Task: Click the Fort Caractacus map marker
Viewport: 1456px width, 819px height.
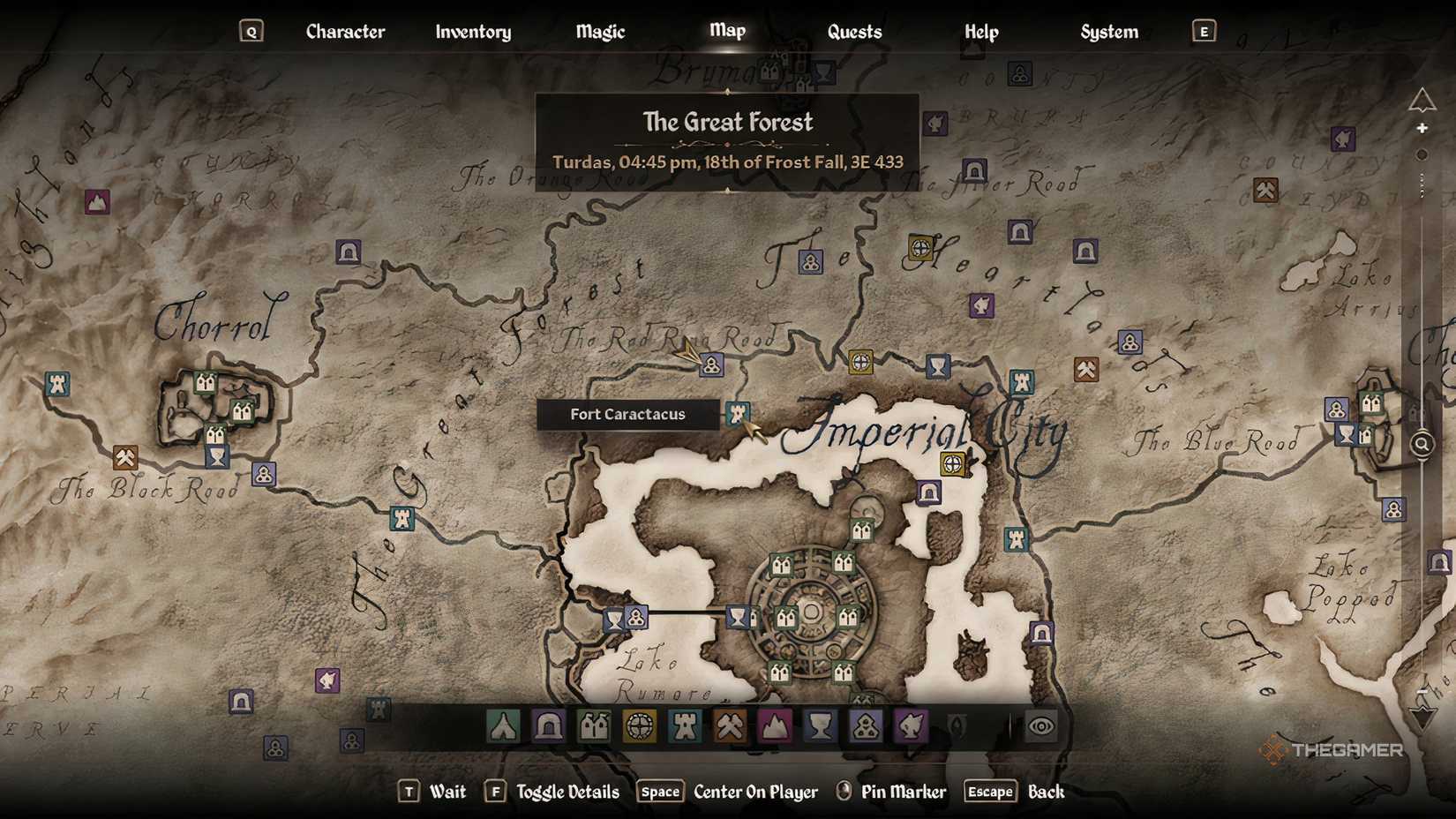Action: pyautogui.click(x=738, y=414)
